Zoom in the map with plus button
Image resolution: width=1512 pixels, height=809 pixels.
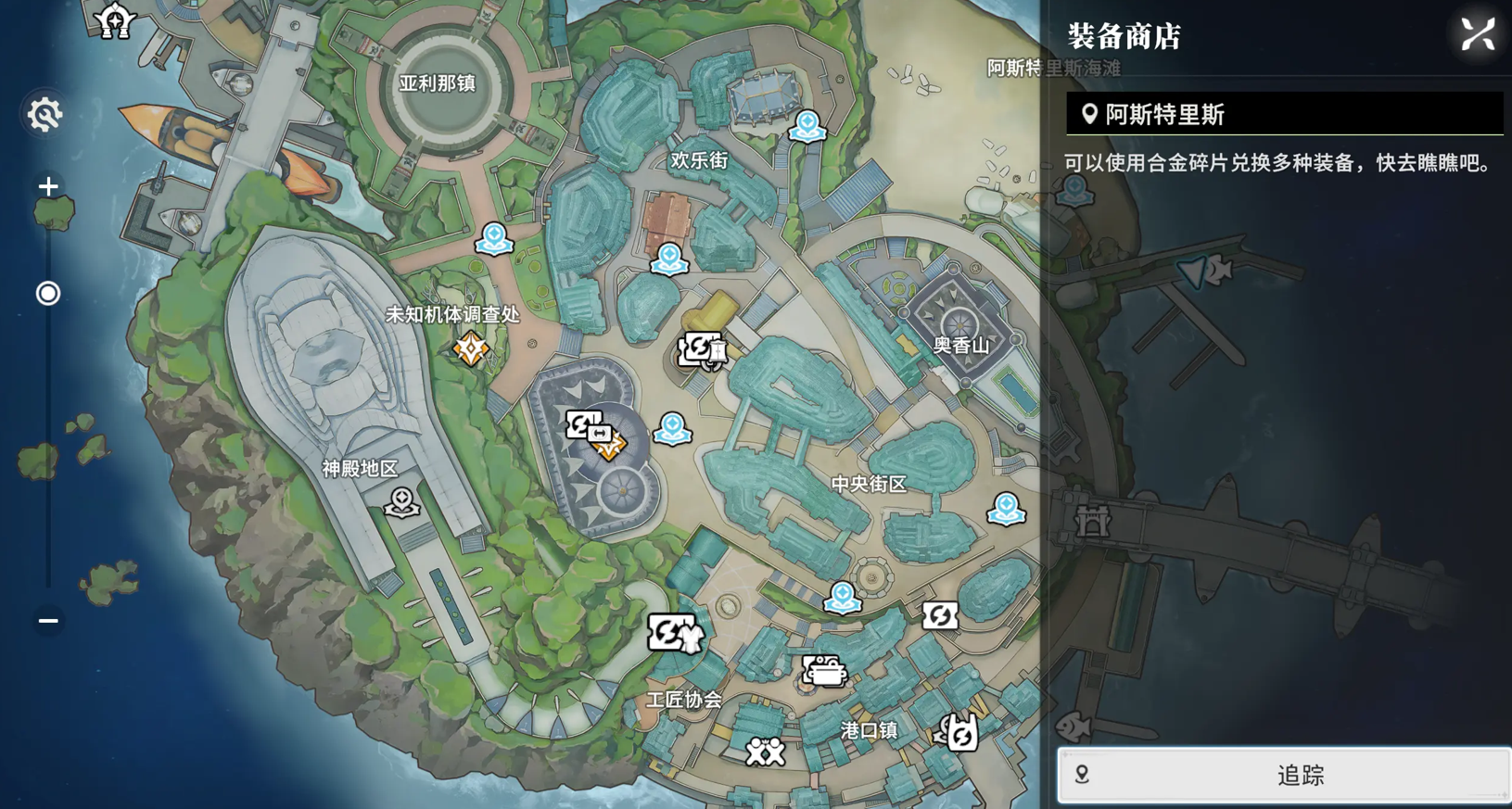48,186
